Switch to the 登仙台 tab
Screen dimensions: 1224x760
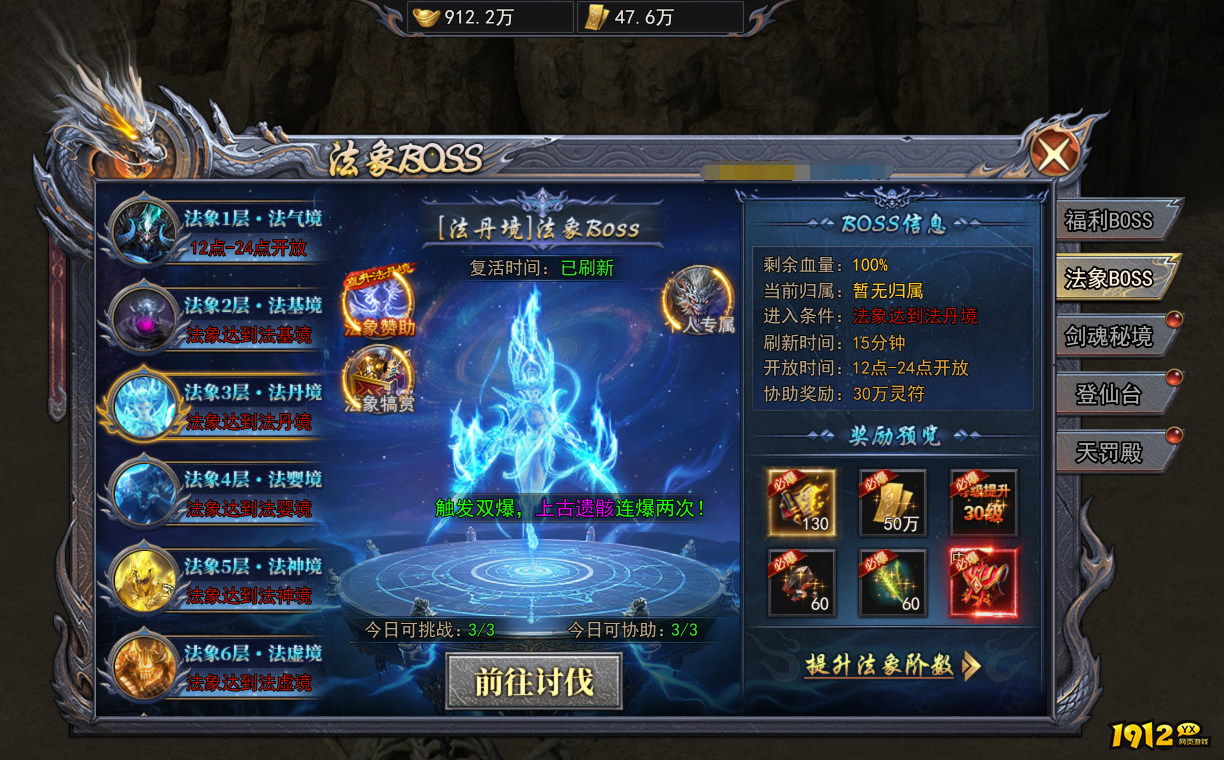click(1108, 395)
